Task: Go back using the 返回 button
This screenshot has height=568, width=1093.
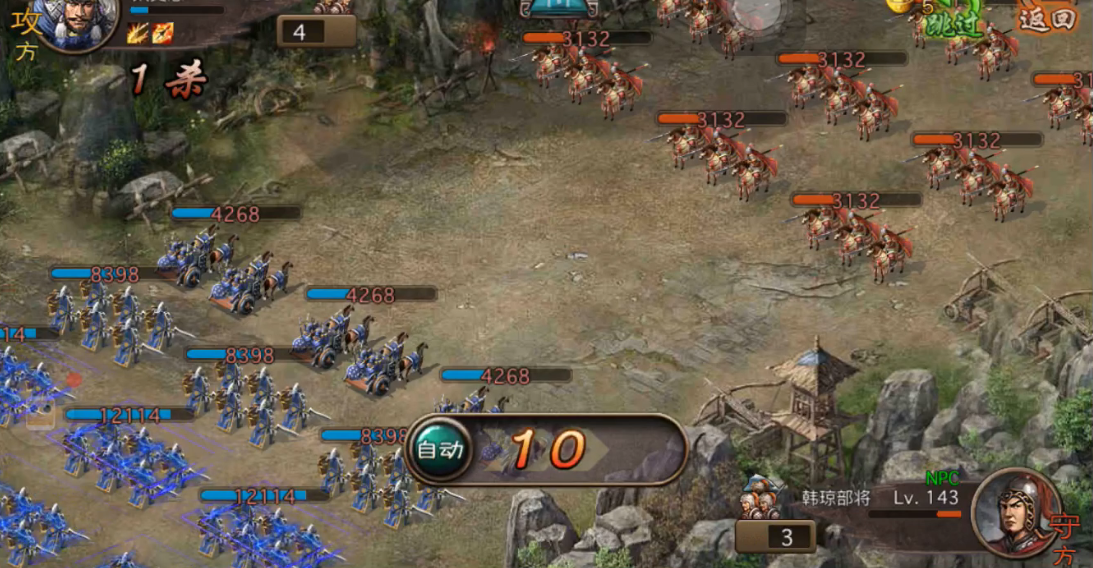Action: click(x=1048, y=18)
